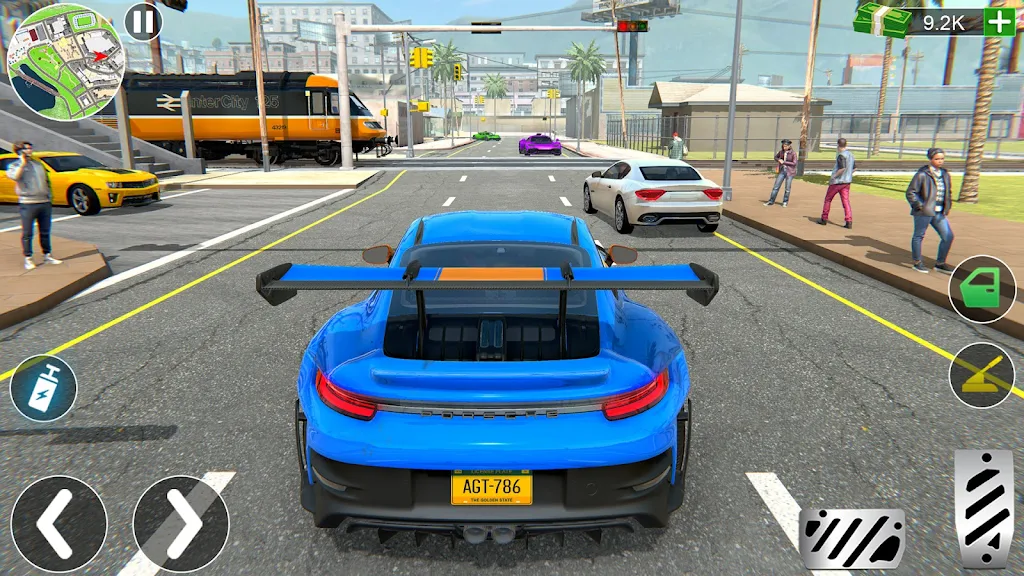Activate the nitro boost bottle button
This screenshot has height=576, width=1024.
click(43, 388)
